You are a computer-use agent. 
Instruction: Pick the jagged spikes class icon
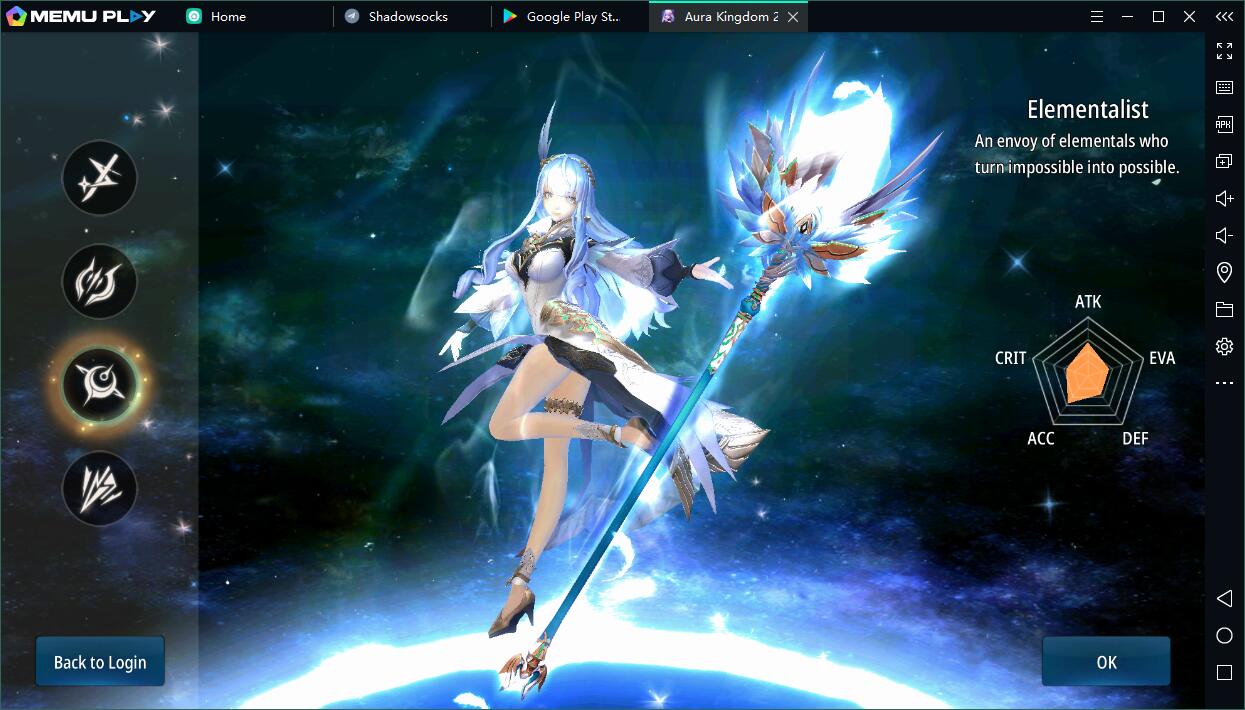pos(99,488)
